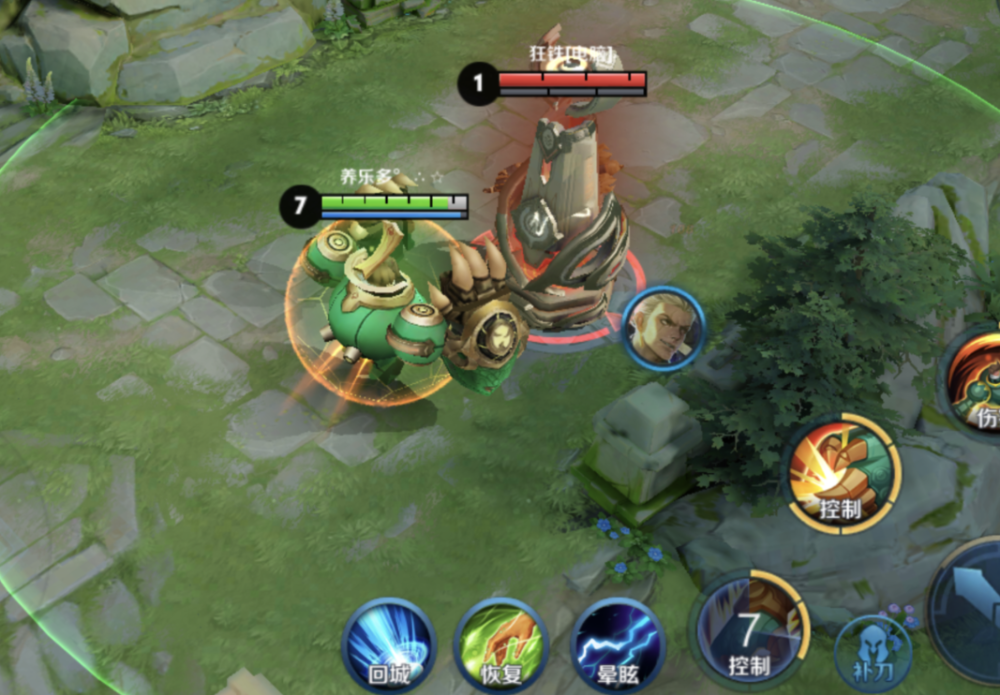Screen dimensions: 1000x695
Task: Tap the 回城 recall spell button
Action: coord(388,644)
